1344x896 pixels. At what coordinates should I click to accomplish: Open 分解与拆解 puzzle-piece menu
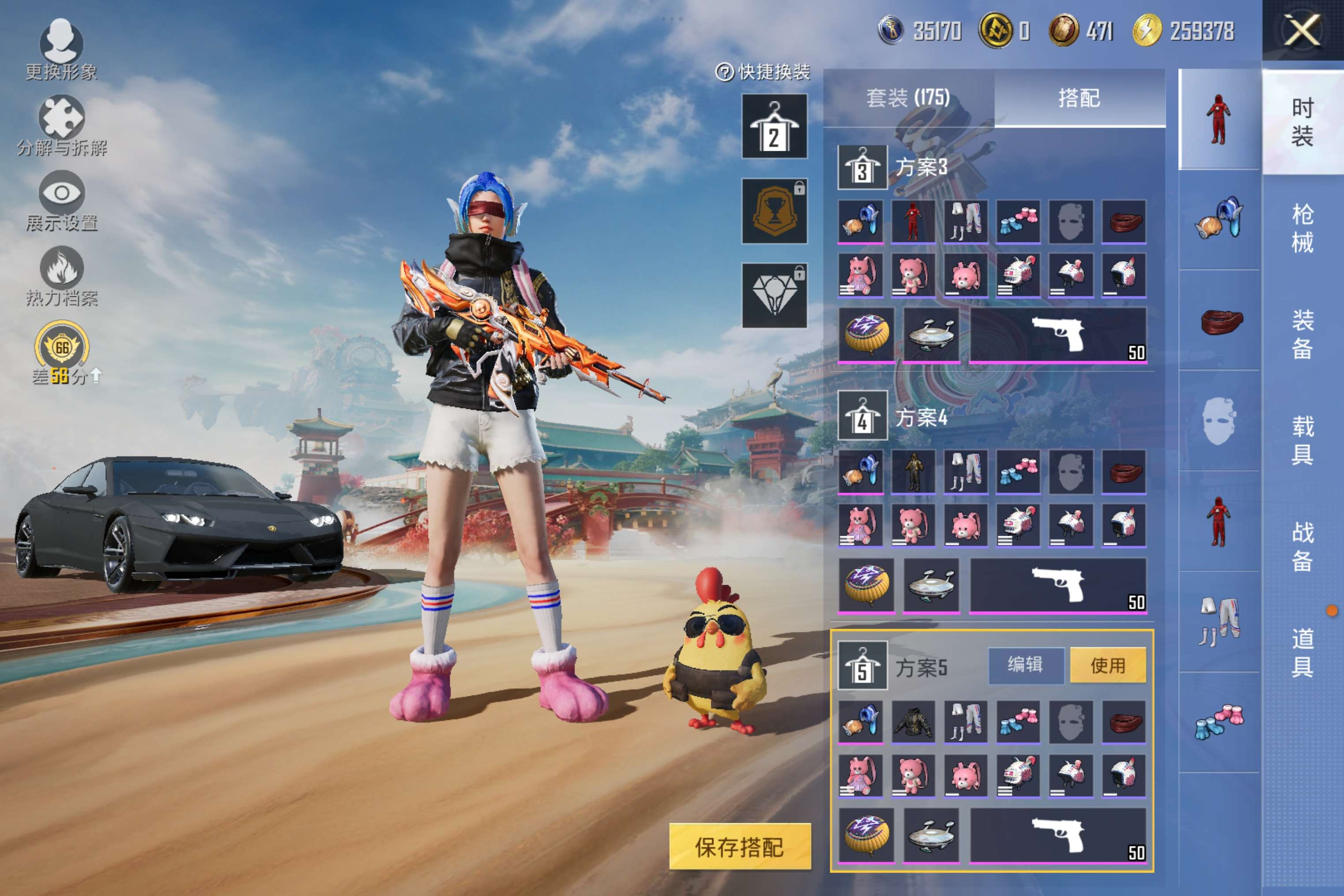(61, 123)
